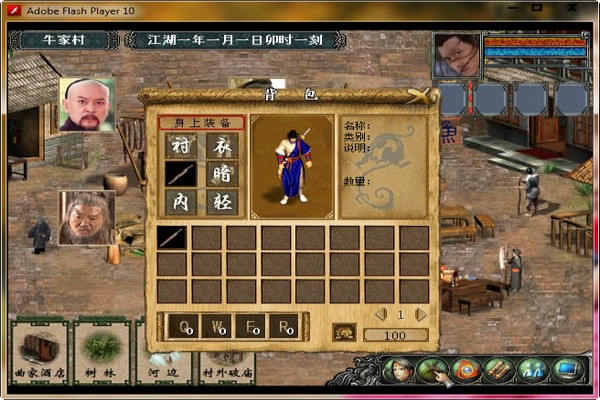
Task: Click the bald man portrait
Action: pos(86,104)
